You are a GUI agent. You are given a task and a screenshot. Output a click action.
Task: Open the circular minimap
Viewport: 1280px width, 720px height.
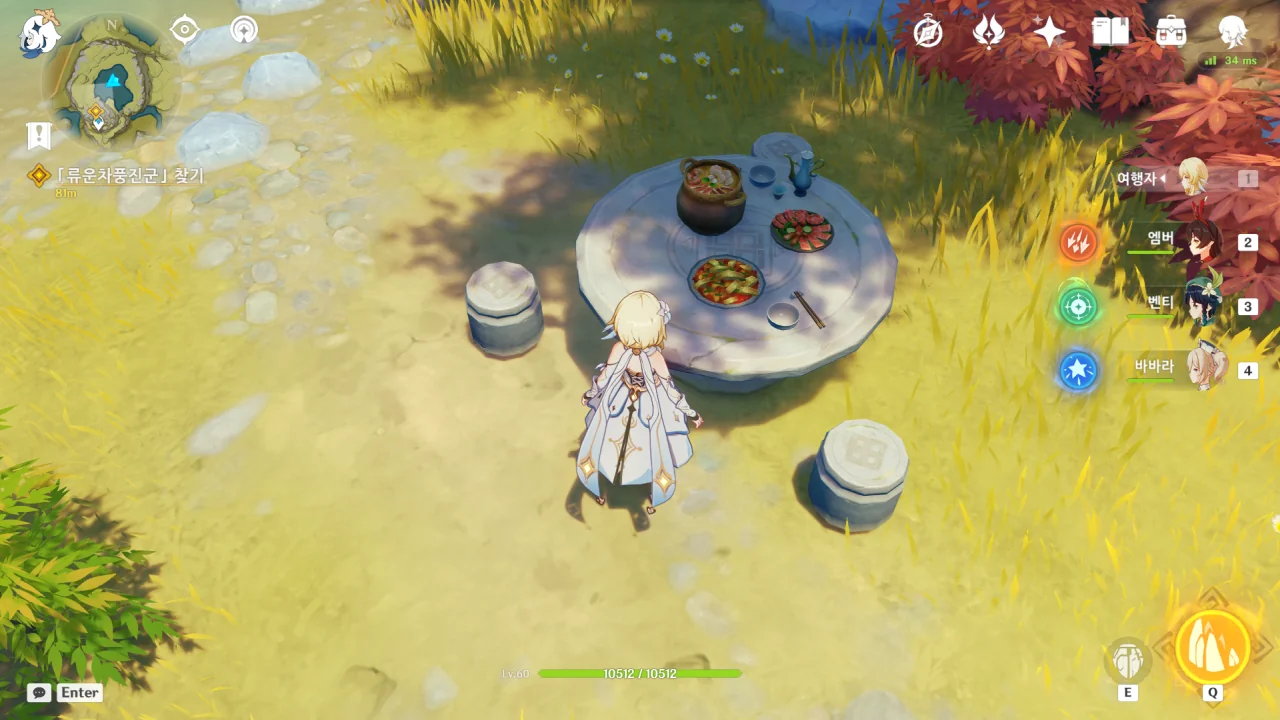(111, 82)
